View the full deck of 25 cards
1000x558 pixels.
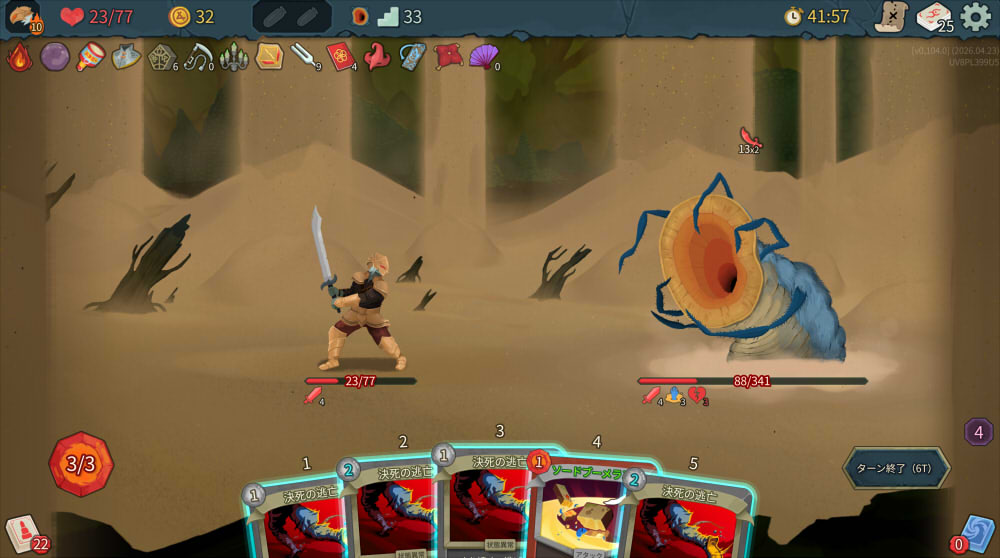(932, 17)
